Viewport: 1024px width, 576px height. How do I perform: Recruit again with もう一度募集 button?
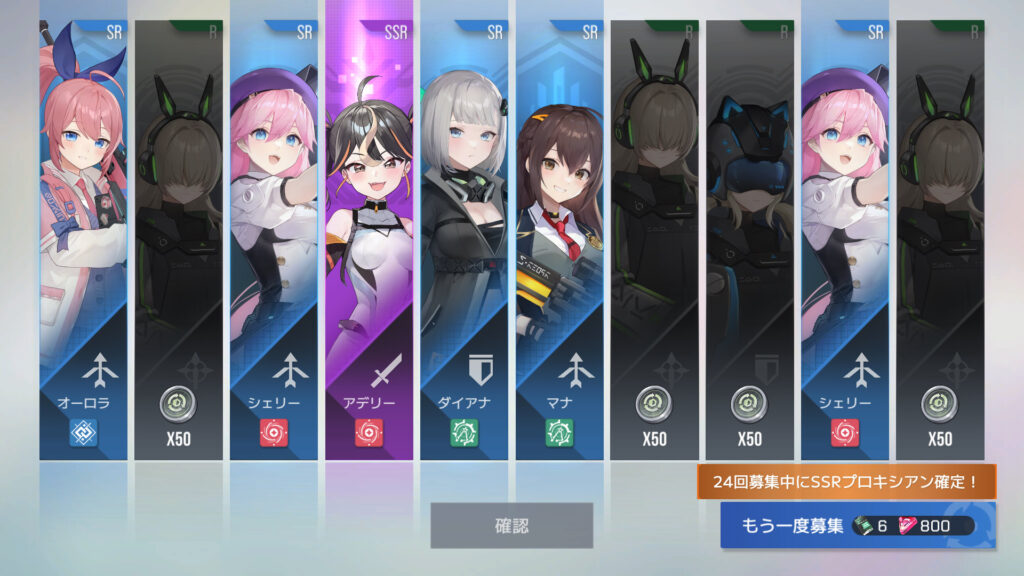(x=857, y=526)
